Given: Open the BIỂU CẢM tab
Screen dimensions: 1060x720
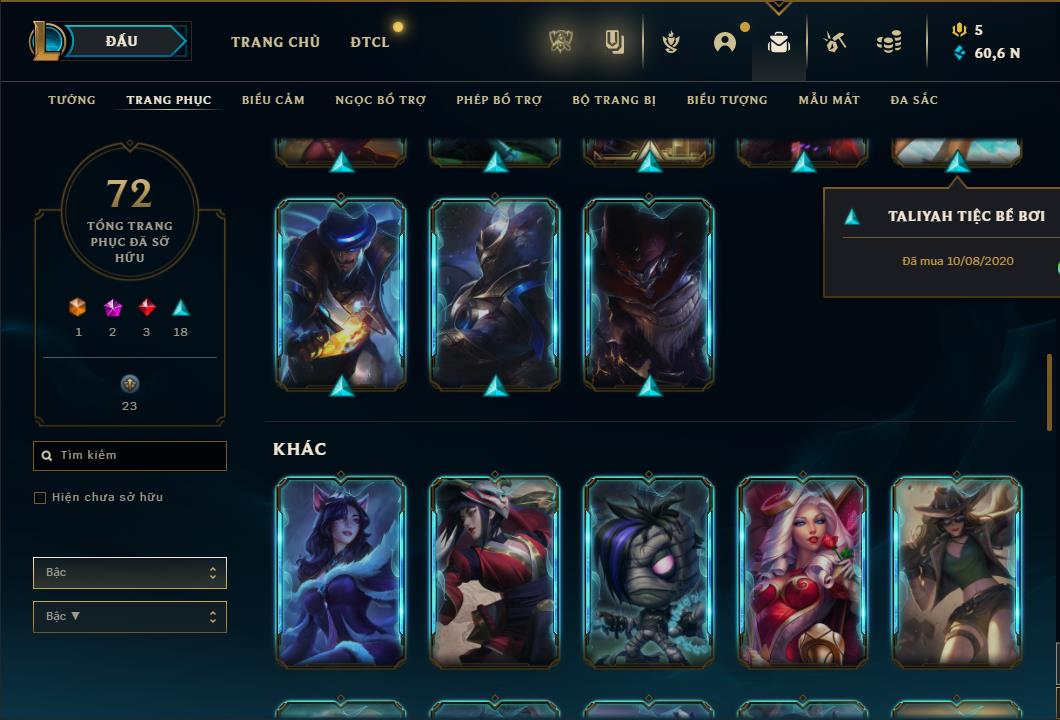Looking at the screenshot, I should point(273,100).
